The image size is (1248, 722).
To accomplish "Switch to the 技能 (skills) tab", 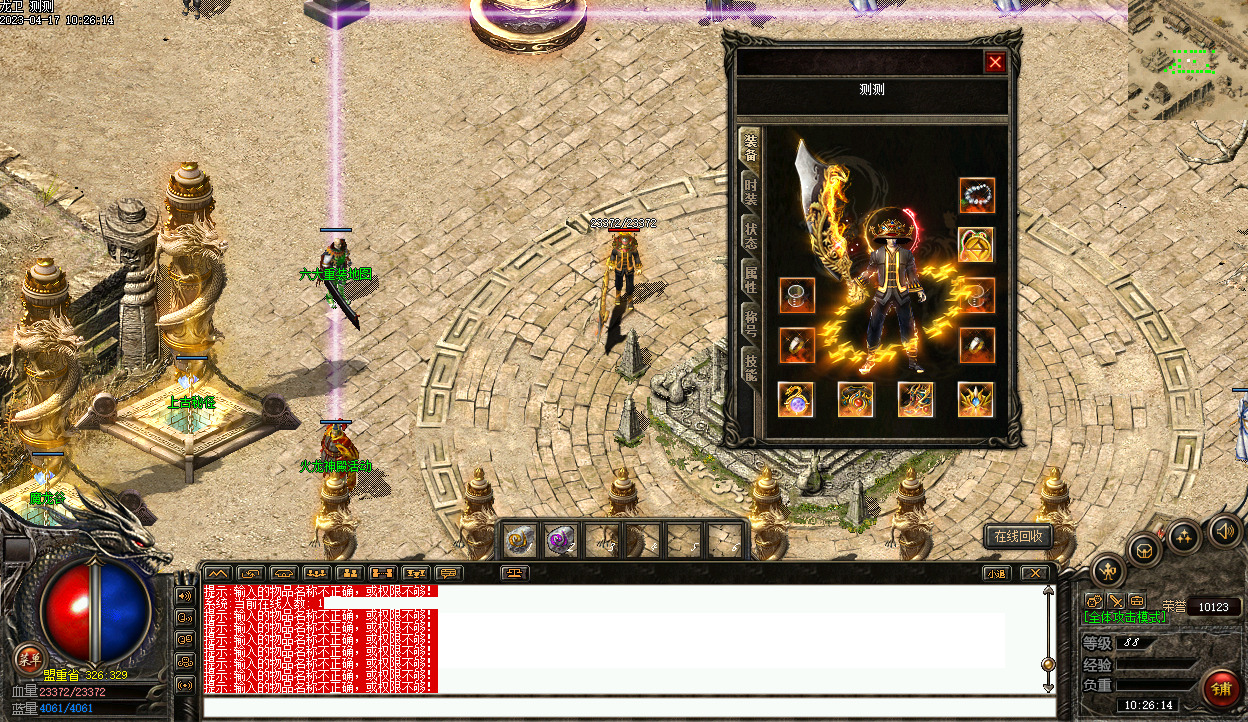I will click(x=750, y=367).
